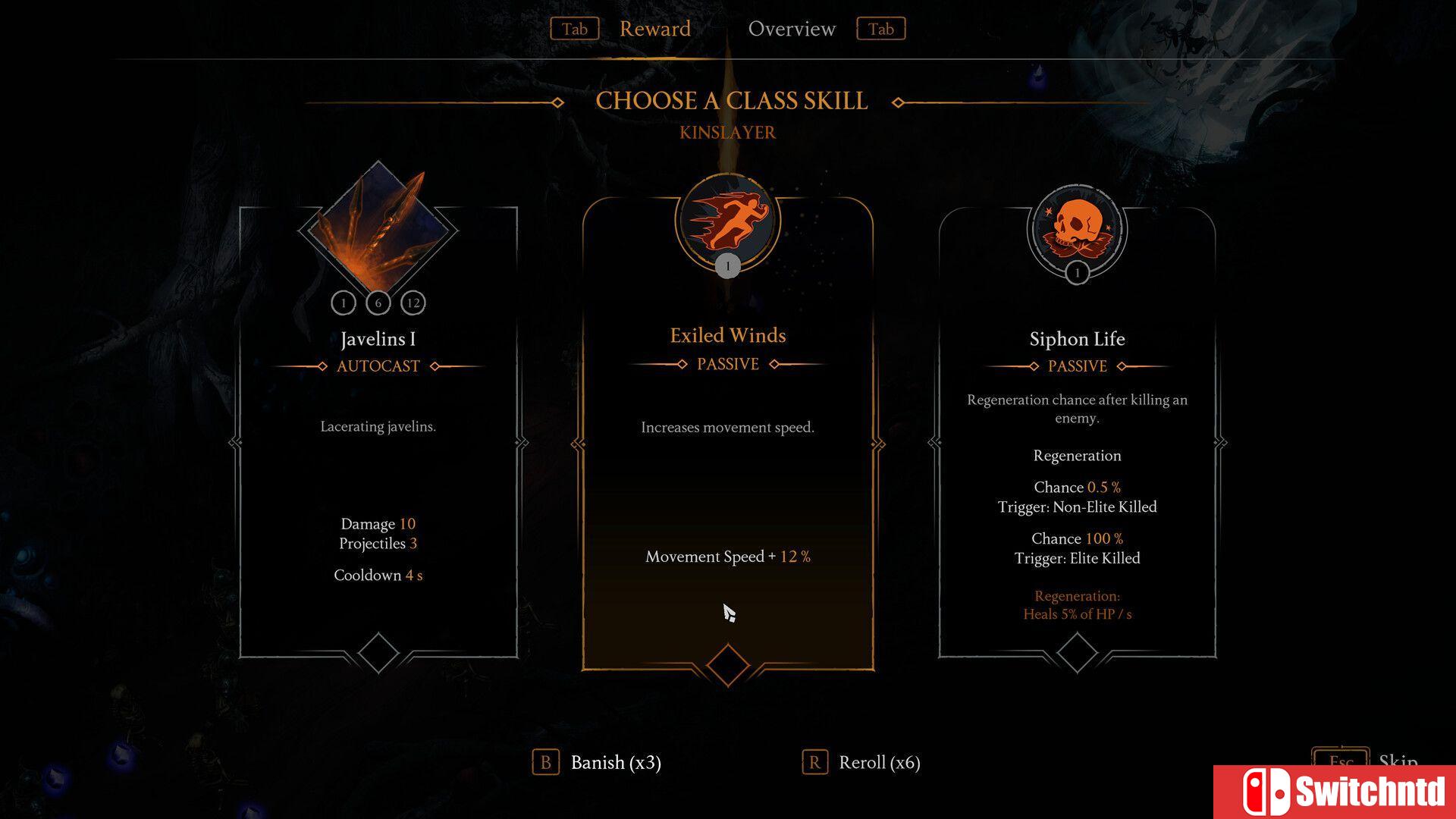The height and width of the screenshot is (819, 1456).
Task: Click the level 12 badge under Javelins
Action: tap(413, 302)
